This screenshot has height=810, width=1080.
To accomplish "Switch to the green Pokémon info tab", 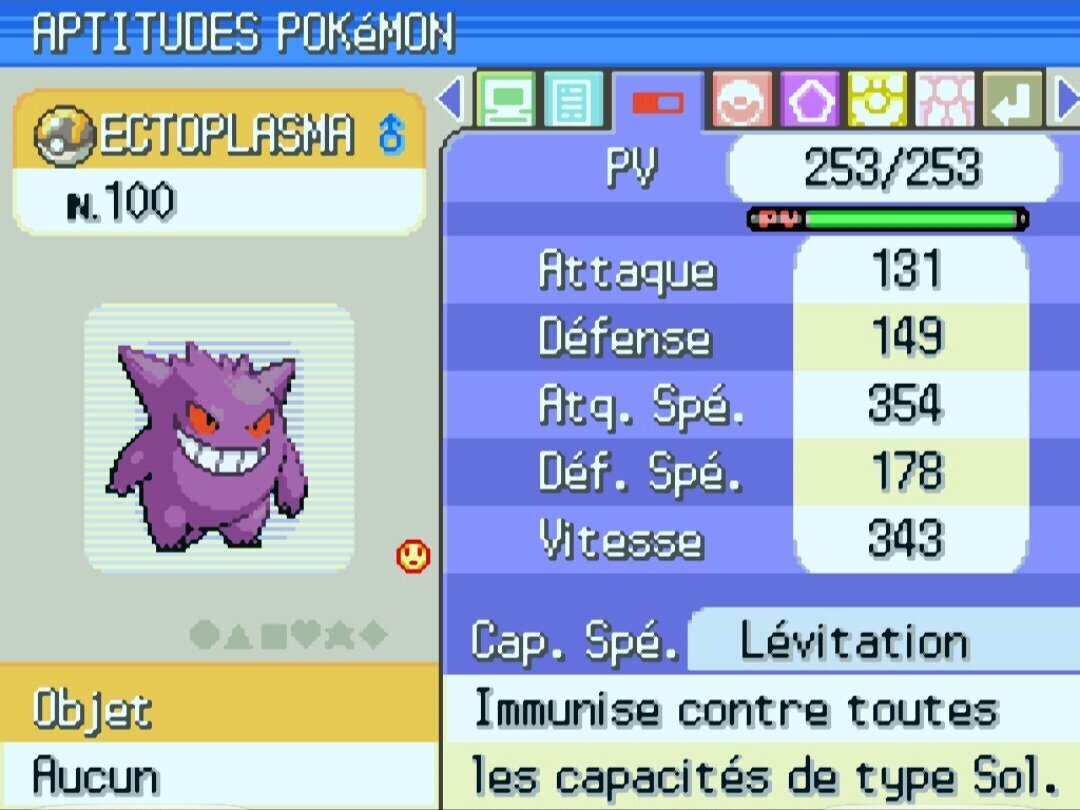I will pyautogui.click(x=506, y=100).
